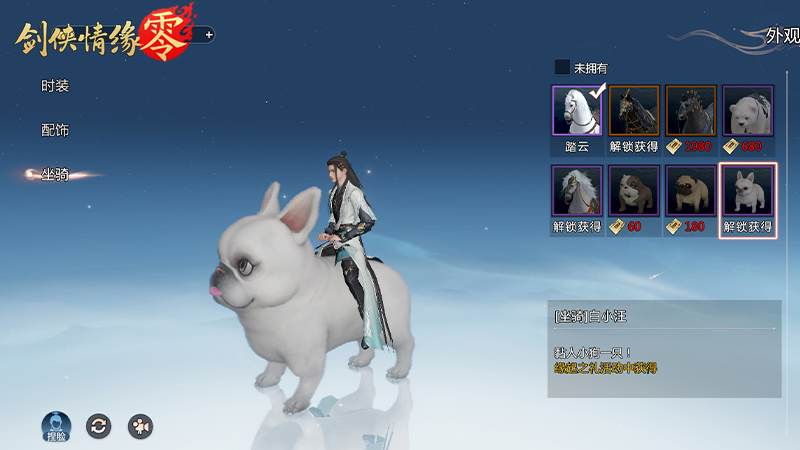800x450 pixels.
Task: Toggle the 未拥有 unowned filter checkbox
Action: pos(562,68)
